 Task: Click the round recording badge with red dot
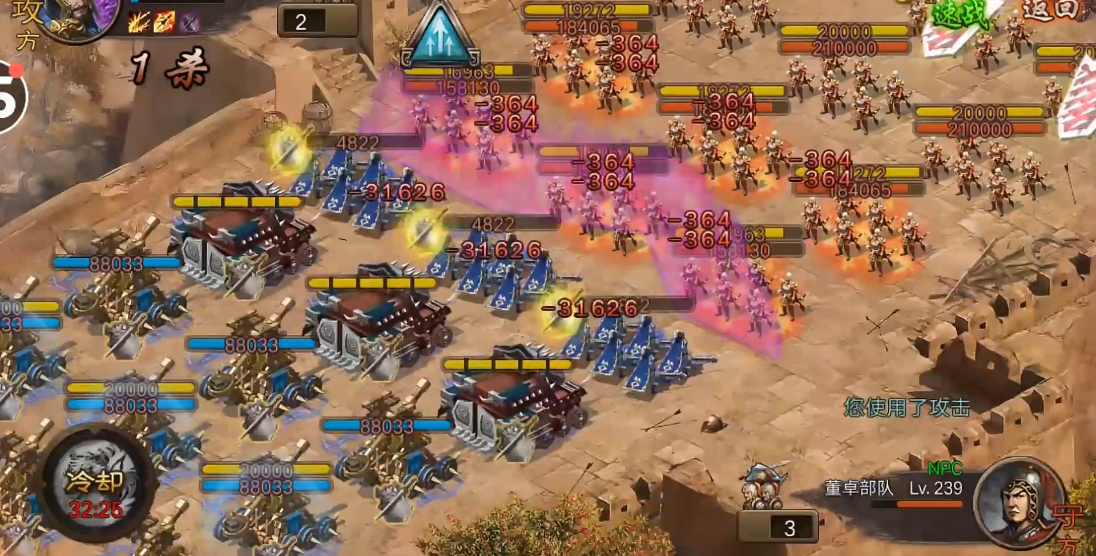pyautogui.click(x=10, y=95)
